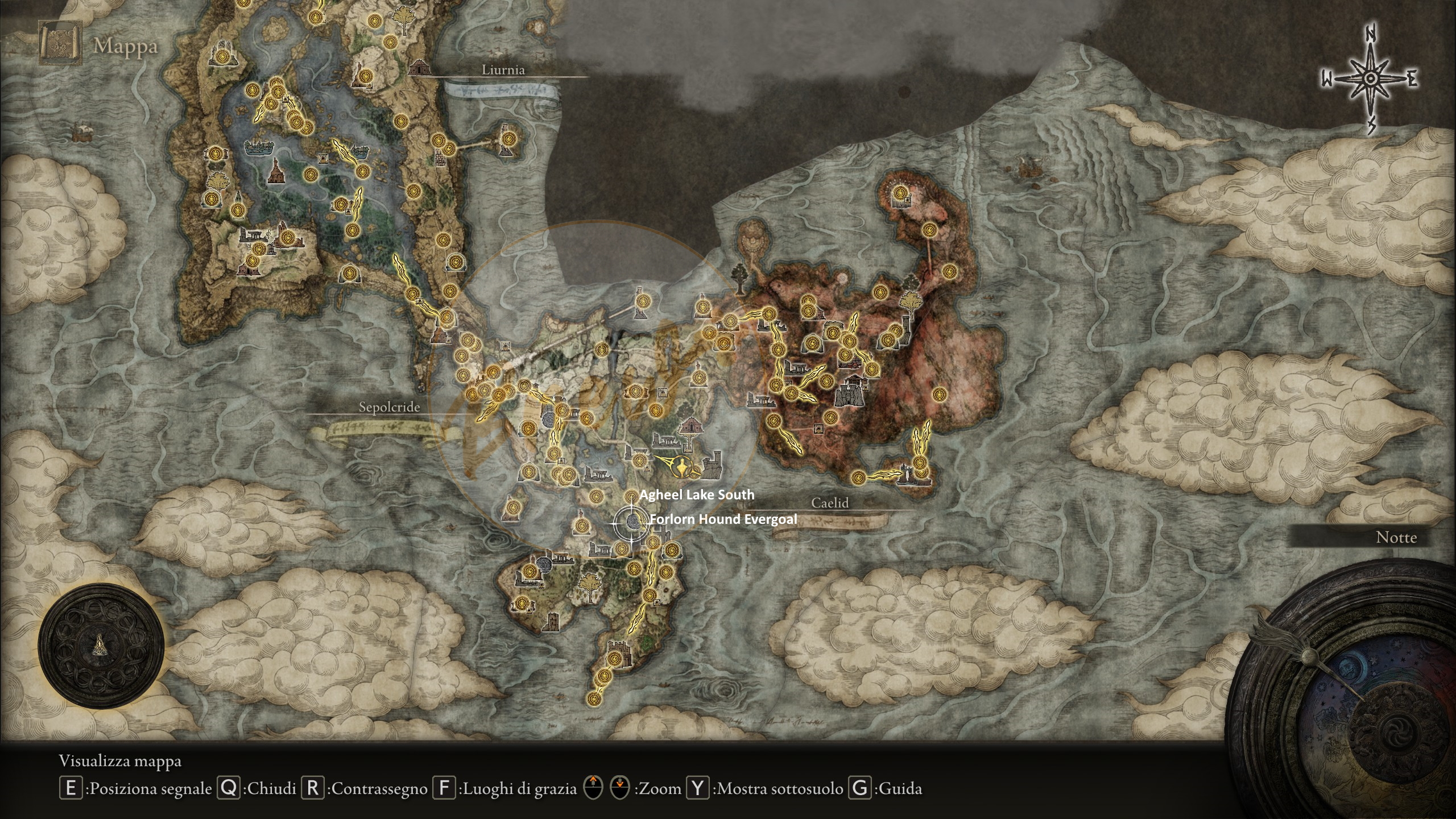Select the Agheel Lake South grace marker
Image resolution: width=1456 pixels, height=819 pixels.
(x=632, y=495)
